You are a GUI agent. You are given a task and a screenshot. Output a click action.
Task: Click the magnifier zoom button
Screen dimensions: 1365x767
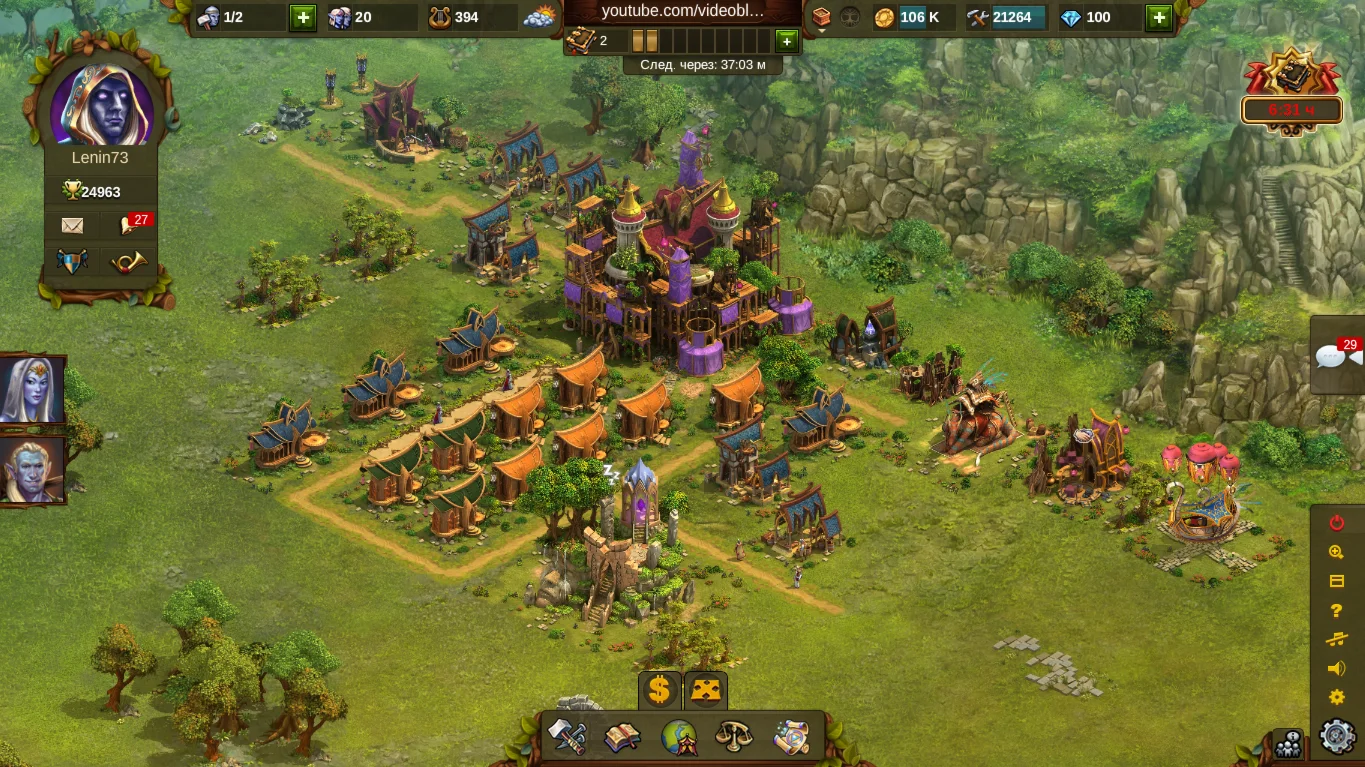tap(1337, 552)
